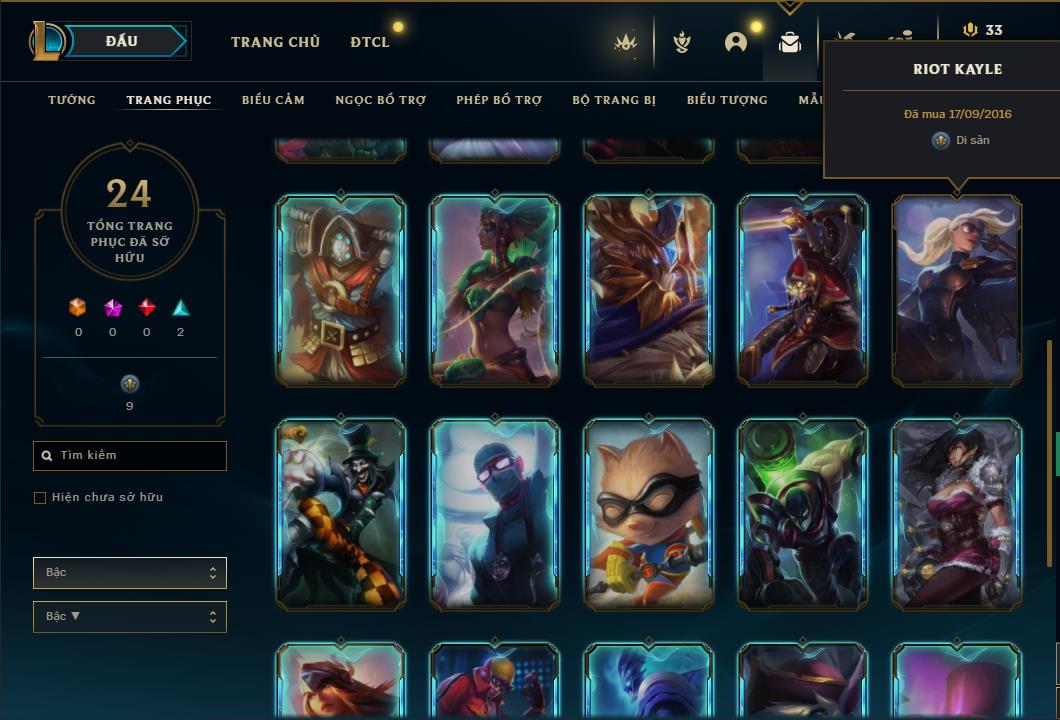This screenshot has width=1060, height=720.
Task: Open the upper Bậc dropdown
Action: point(130,573)
